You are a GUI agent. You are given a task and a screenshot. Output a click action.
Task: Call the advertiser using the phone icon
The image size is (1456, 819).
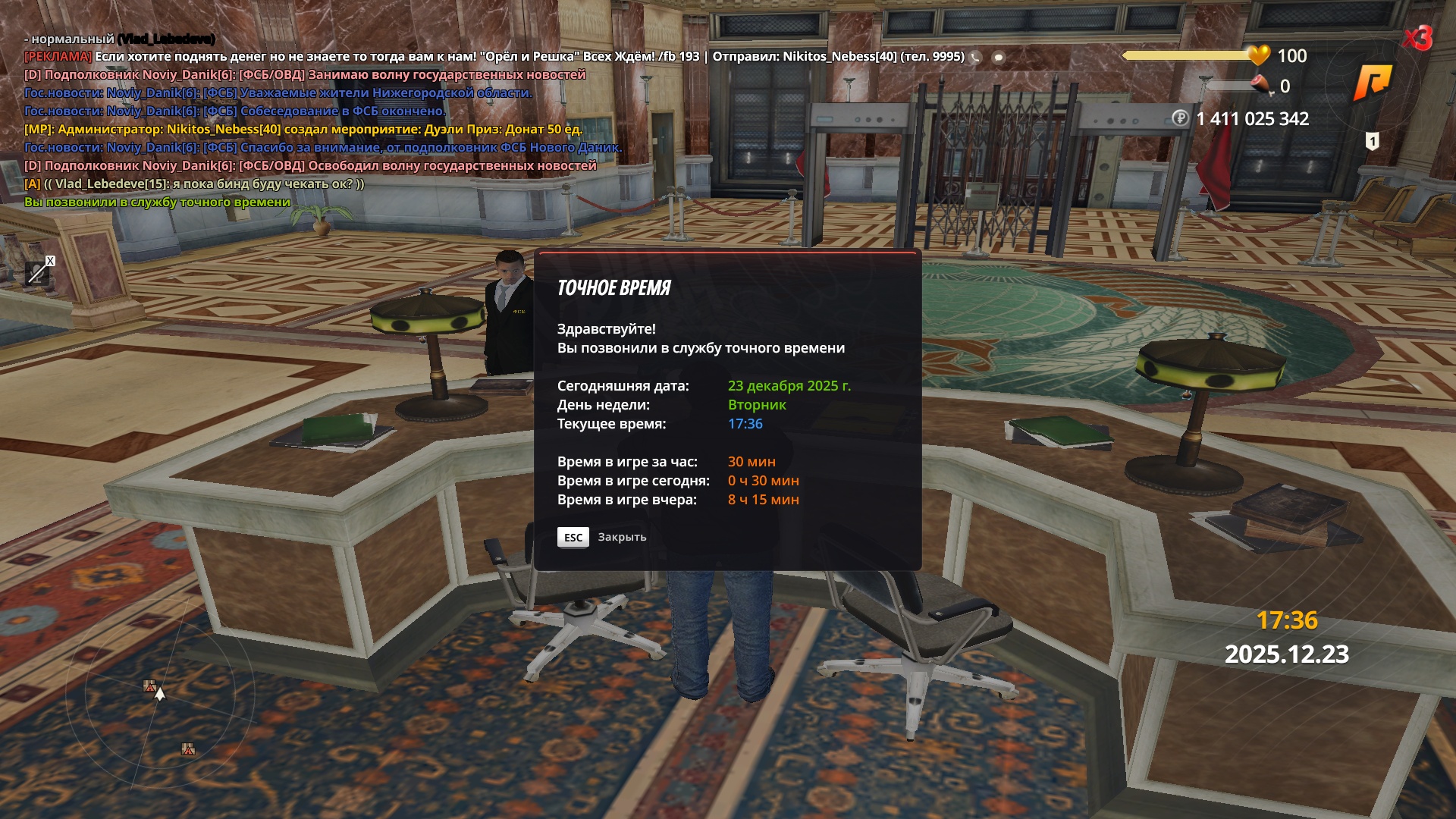pyautogui.click(x=976, y=57)
